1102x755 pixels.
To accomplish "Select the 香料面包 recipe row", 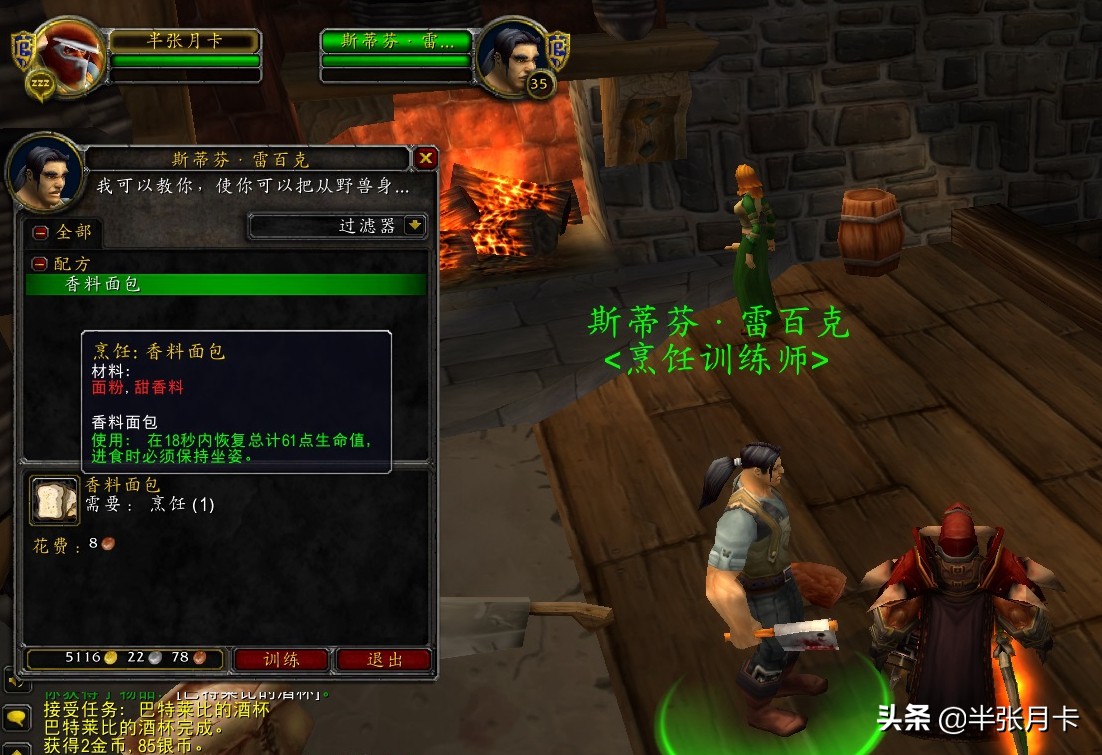I will coord(226,284).
